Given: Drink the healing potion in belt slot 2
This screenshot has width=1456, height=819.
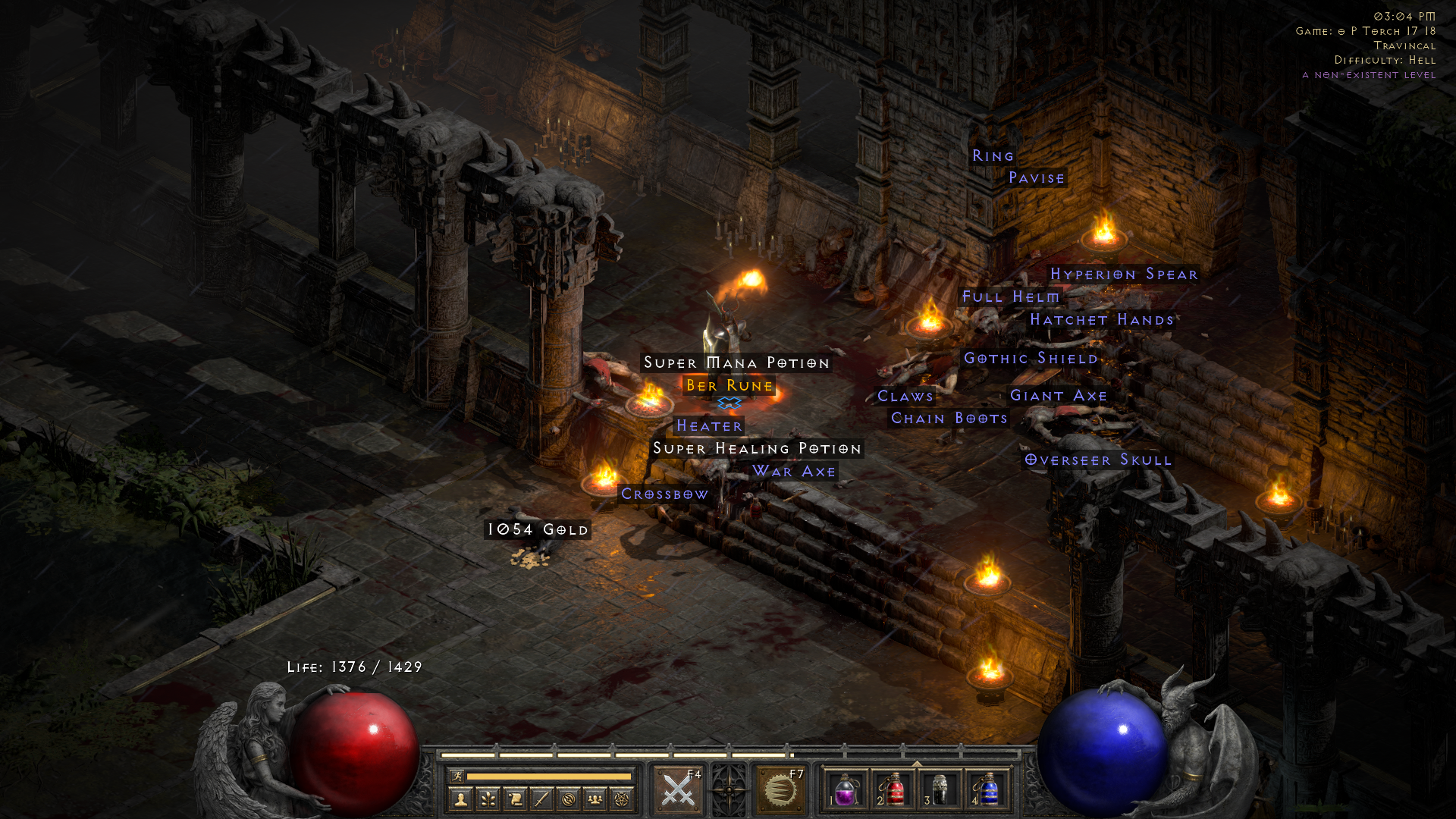Looking at the screenshot, I should click(x=894, y=789).
